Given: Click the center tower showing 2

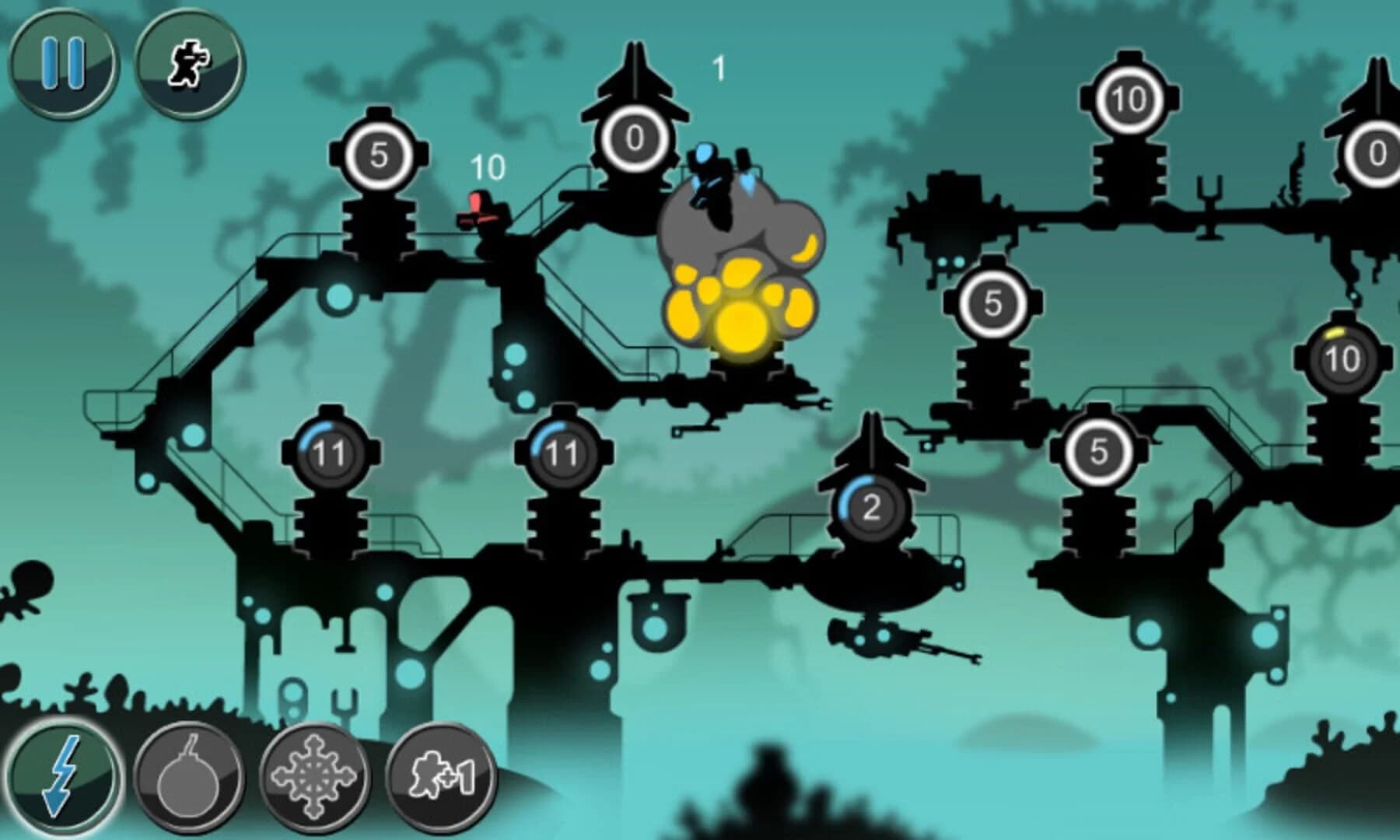Looking at the screenshot, I should point(870,507).
